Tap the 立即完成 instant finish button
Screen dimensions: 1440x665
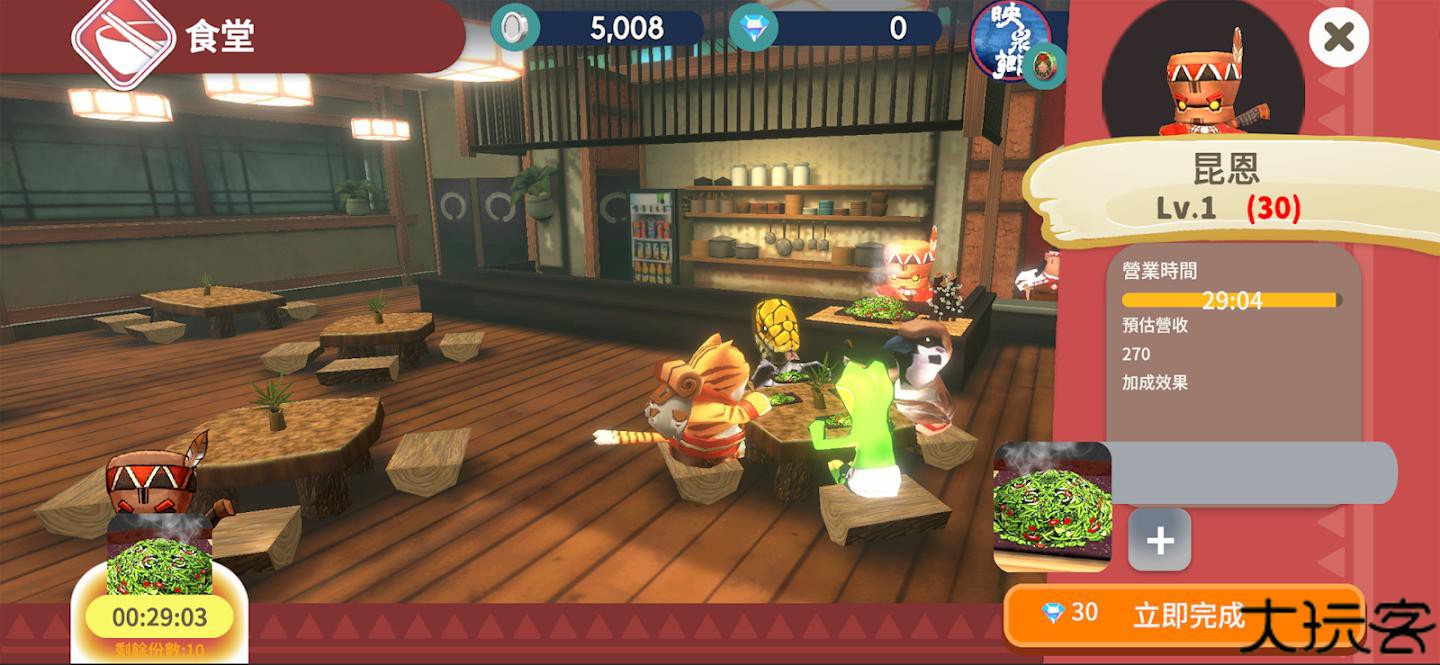tap(1184, 614)
